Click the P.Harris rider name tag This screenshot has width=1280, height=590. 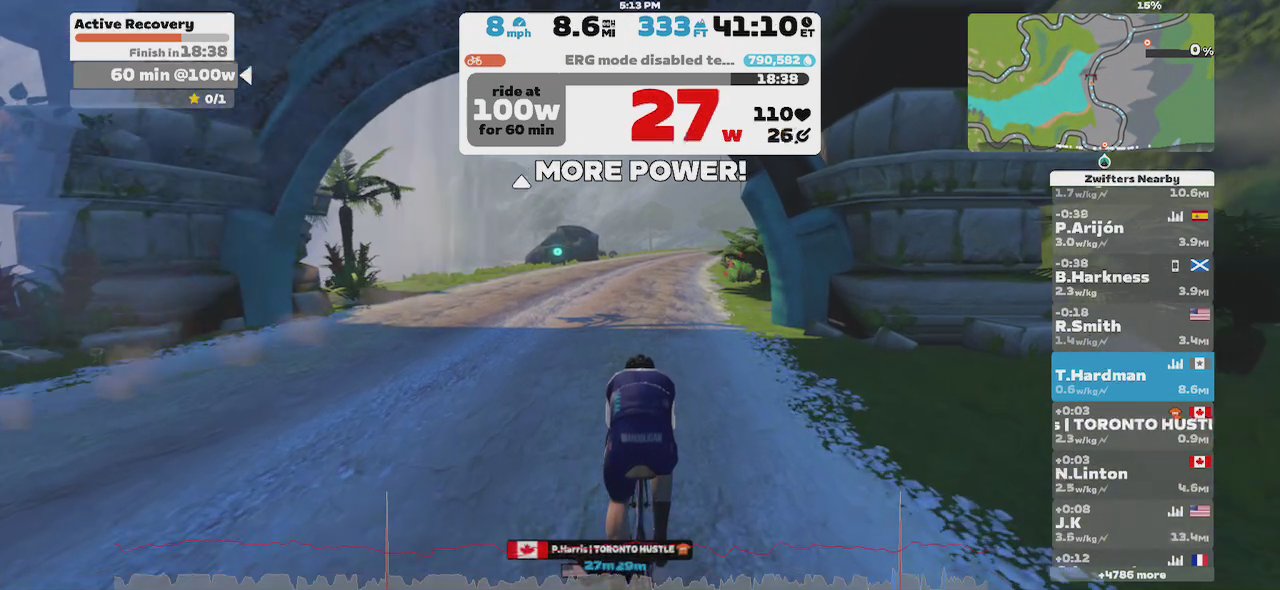(x=599, y=549)
